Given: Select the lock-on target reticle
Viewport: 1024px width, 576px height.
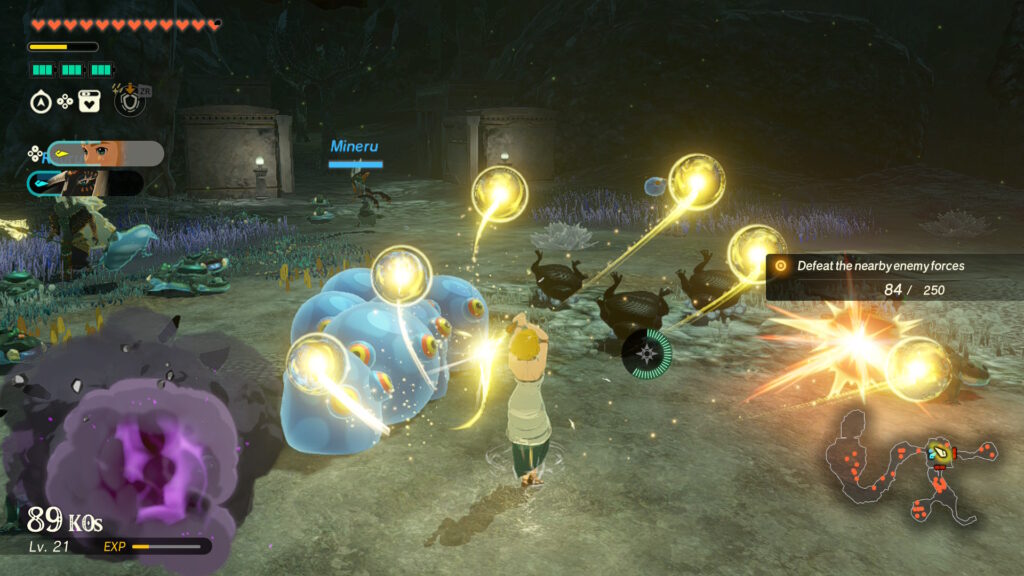Looking at the screenshot, I should (646, 353).
